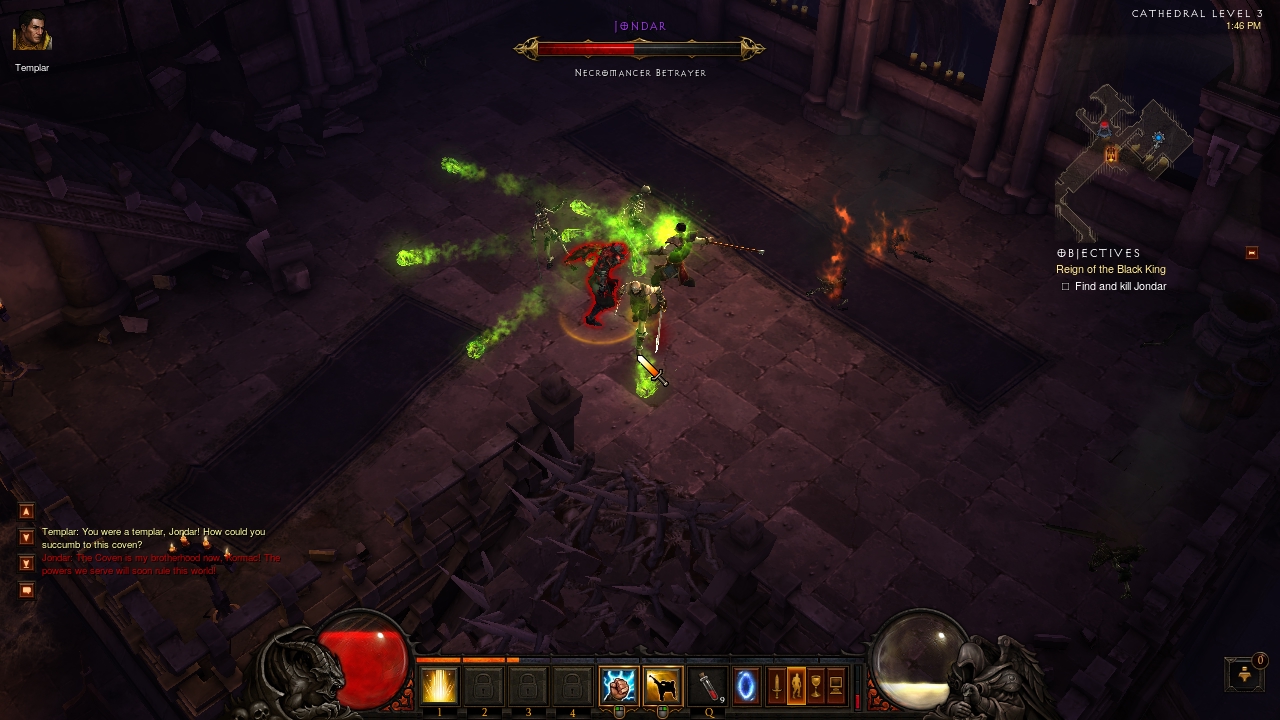Open the chat speech bubble button
The width and height of the screenshot is (1280, 720).
(x=27, y=590)
